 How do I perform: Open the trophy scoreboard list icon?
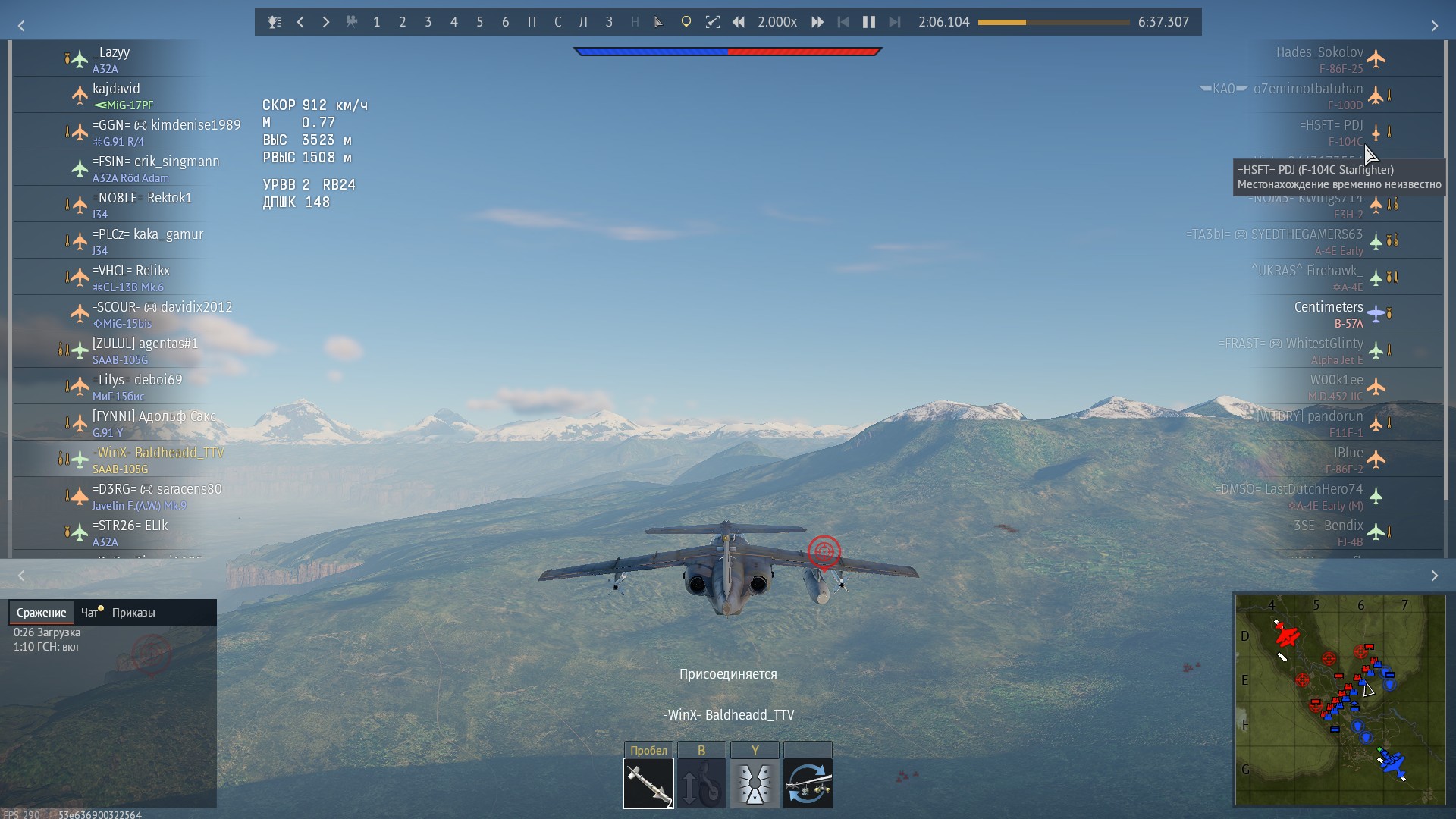point(275,22)
